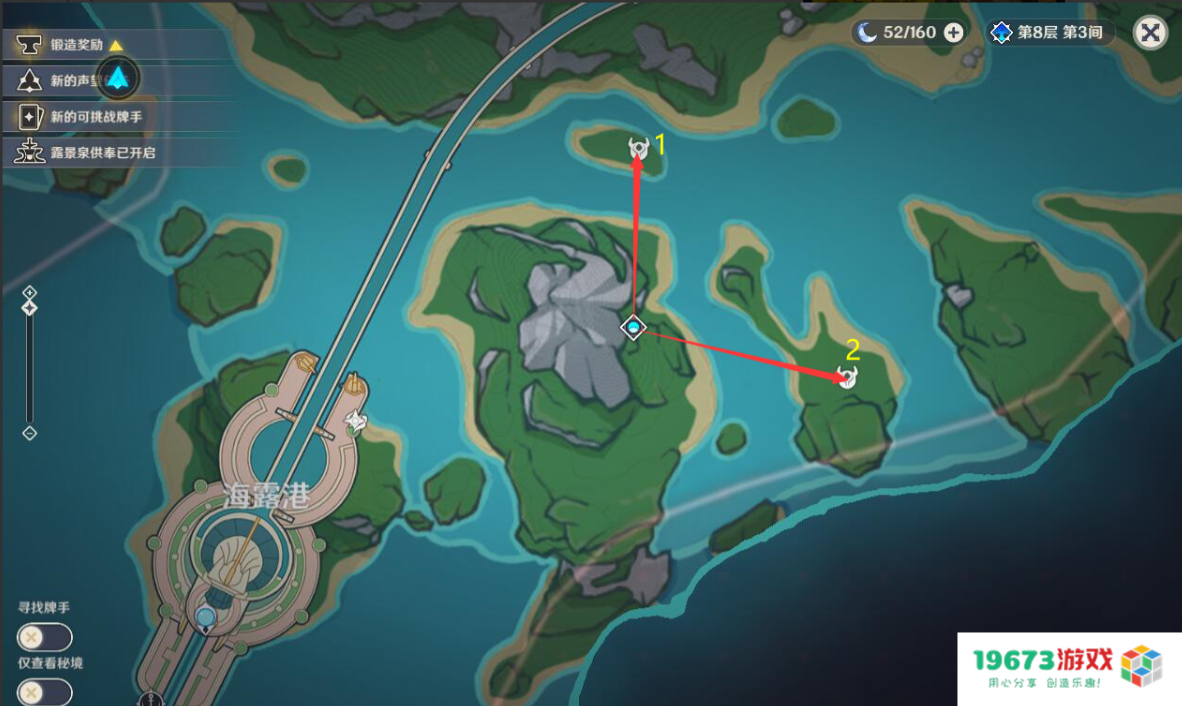Close the map with the X button
The width and height of the screenshot is (1182, 706).
(1150, 32)
